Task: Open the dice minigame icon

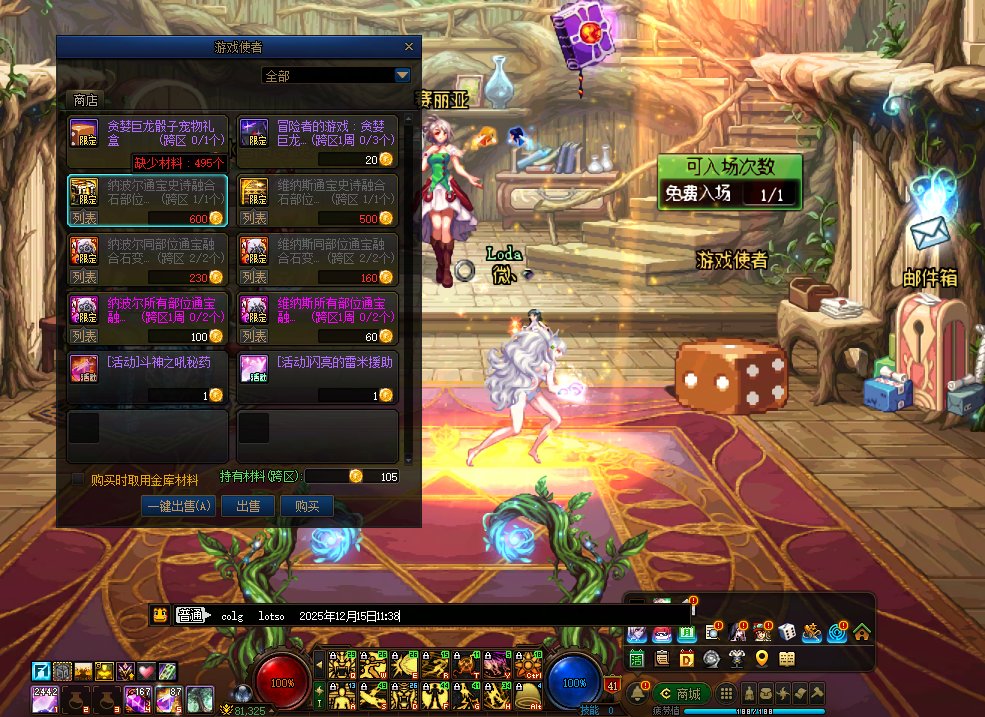Action: [x=787, y=632]
